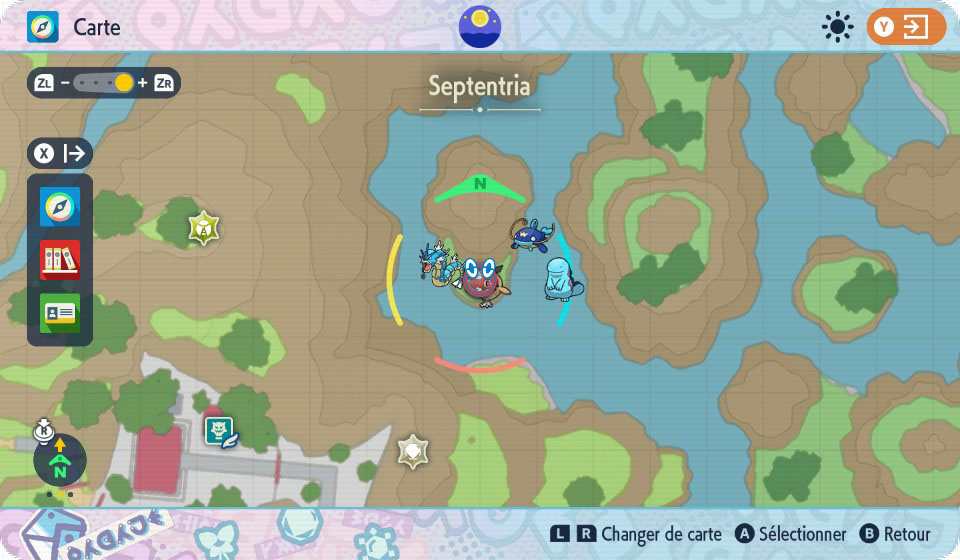960x560 pixels.
Task: Open the Map app compass icon
Action: click(x=60, y=207)
